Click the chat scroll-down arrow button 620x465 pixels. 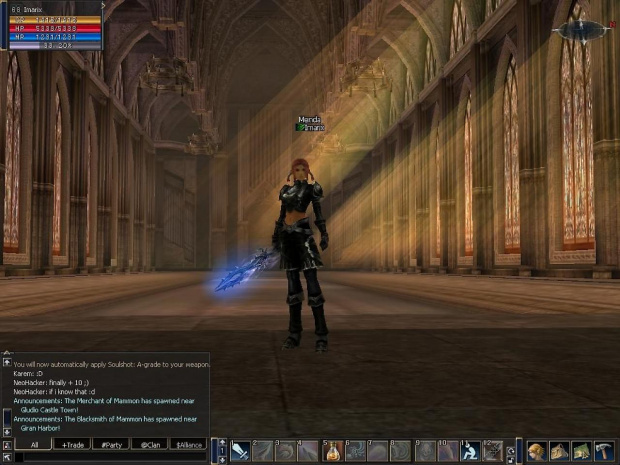(x=7, y=432)
